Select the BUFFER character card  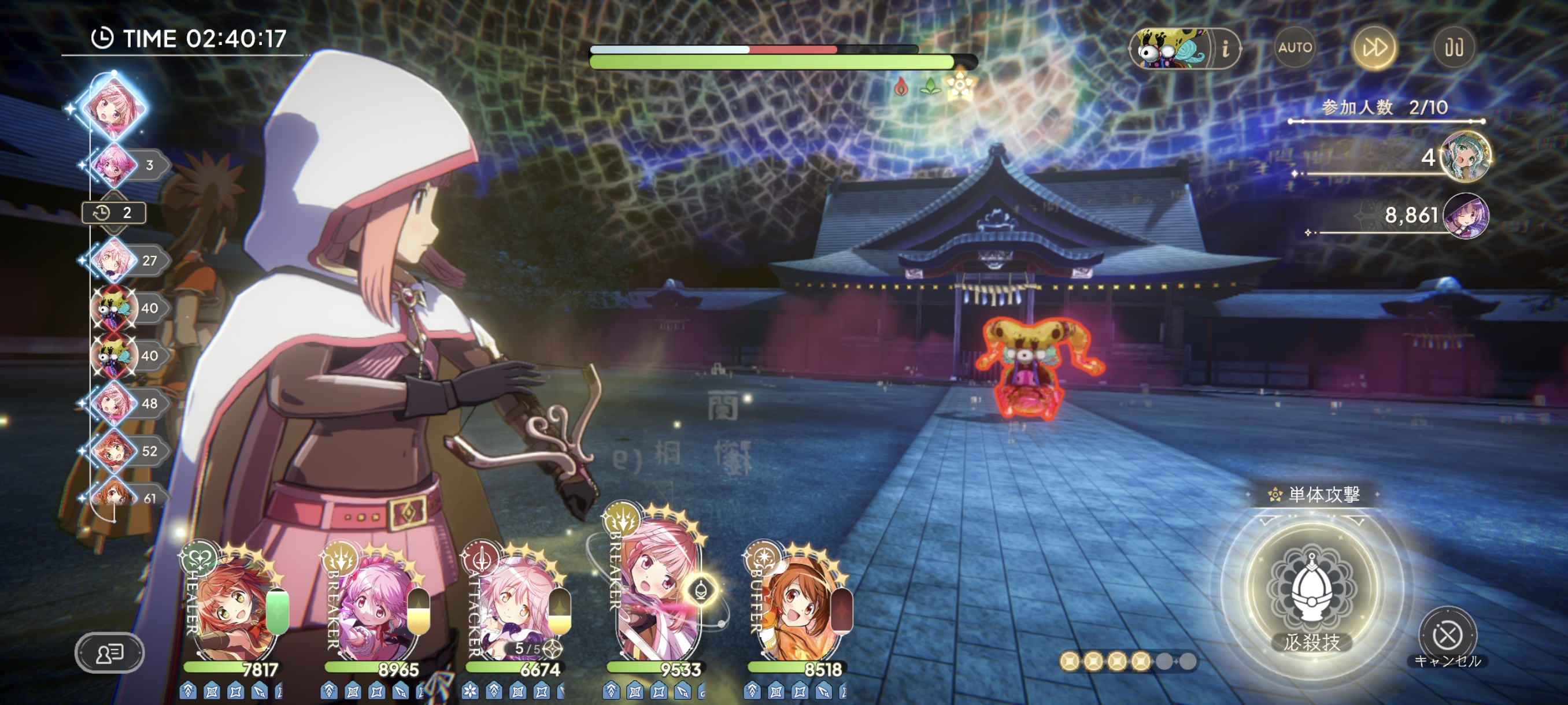(x=798, y=608)
